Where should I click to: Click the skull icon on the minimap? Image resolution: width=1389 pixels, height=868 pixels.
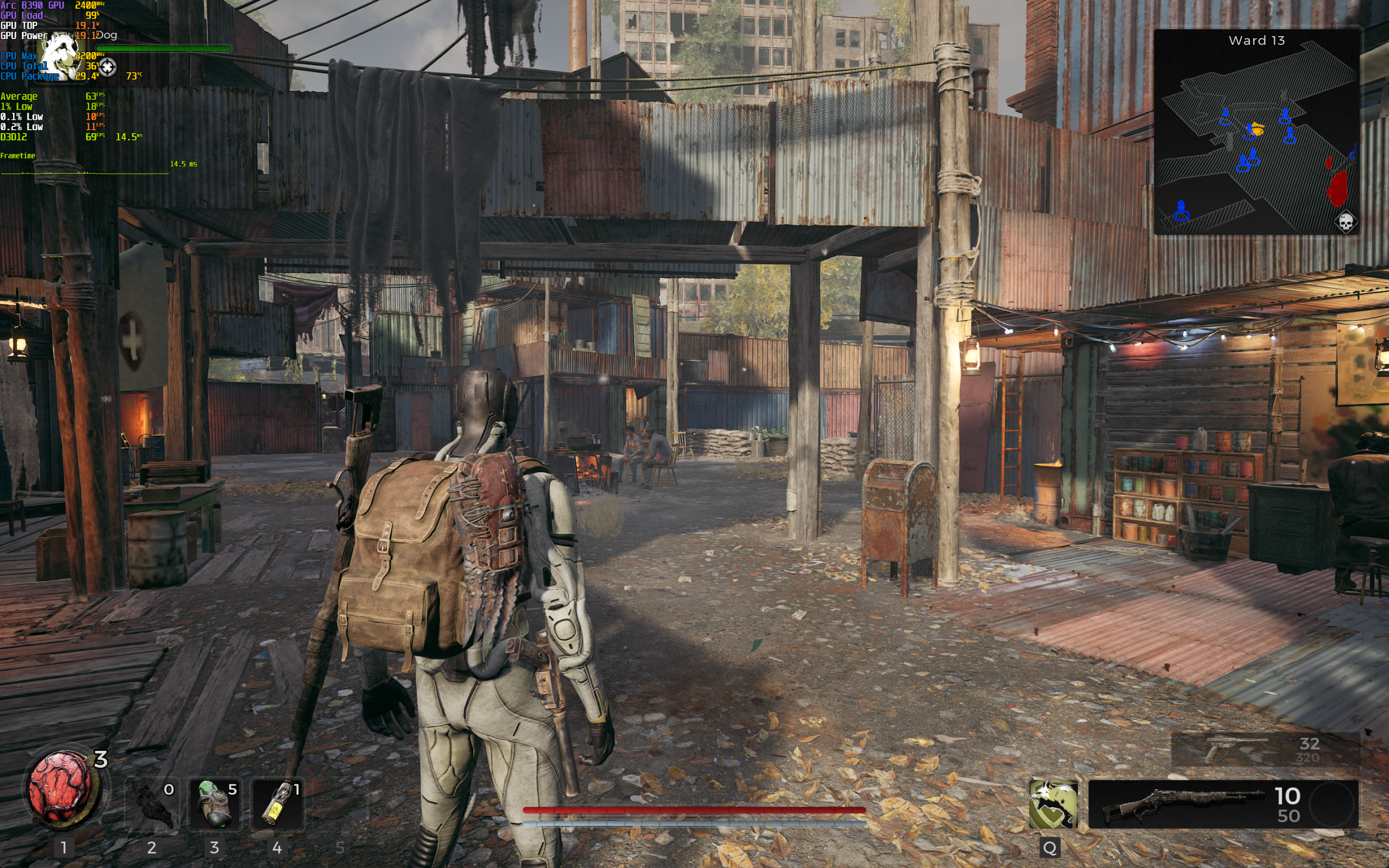coord(1346,221)
